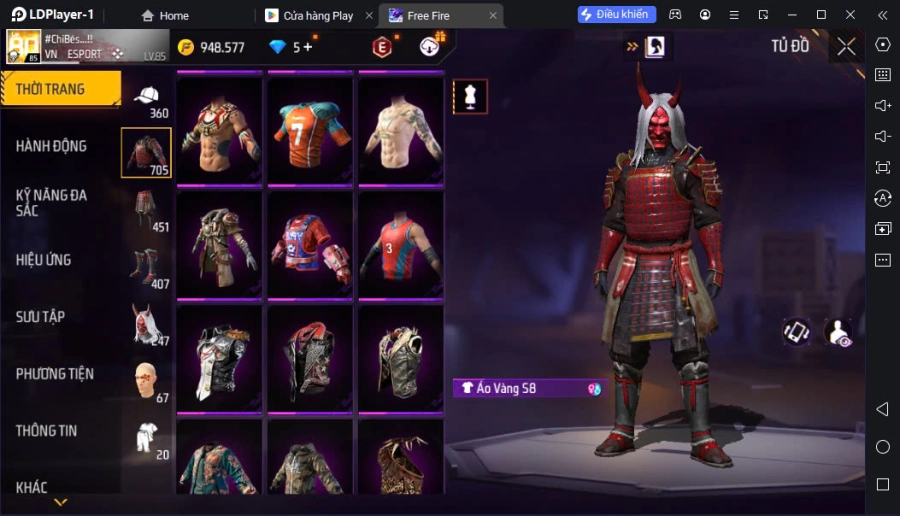The width and height of the screenshot is (900, 516).
Task: Open the red E hexagon badge
Action: pos(382,47)
